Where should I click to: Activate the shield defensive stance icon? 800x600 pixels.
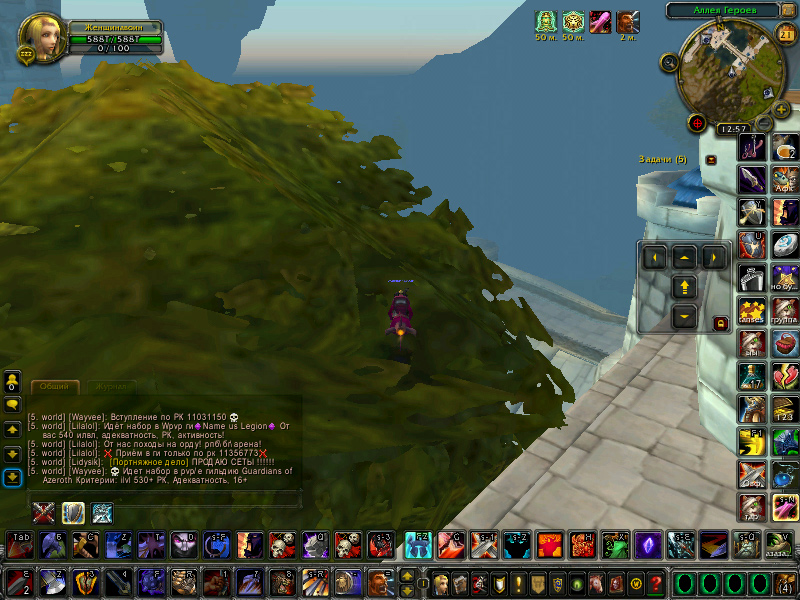point(73,513)
